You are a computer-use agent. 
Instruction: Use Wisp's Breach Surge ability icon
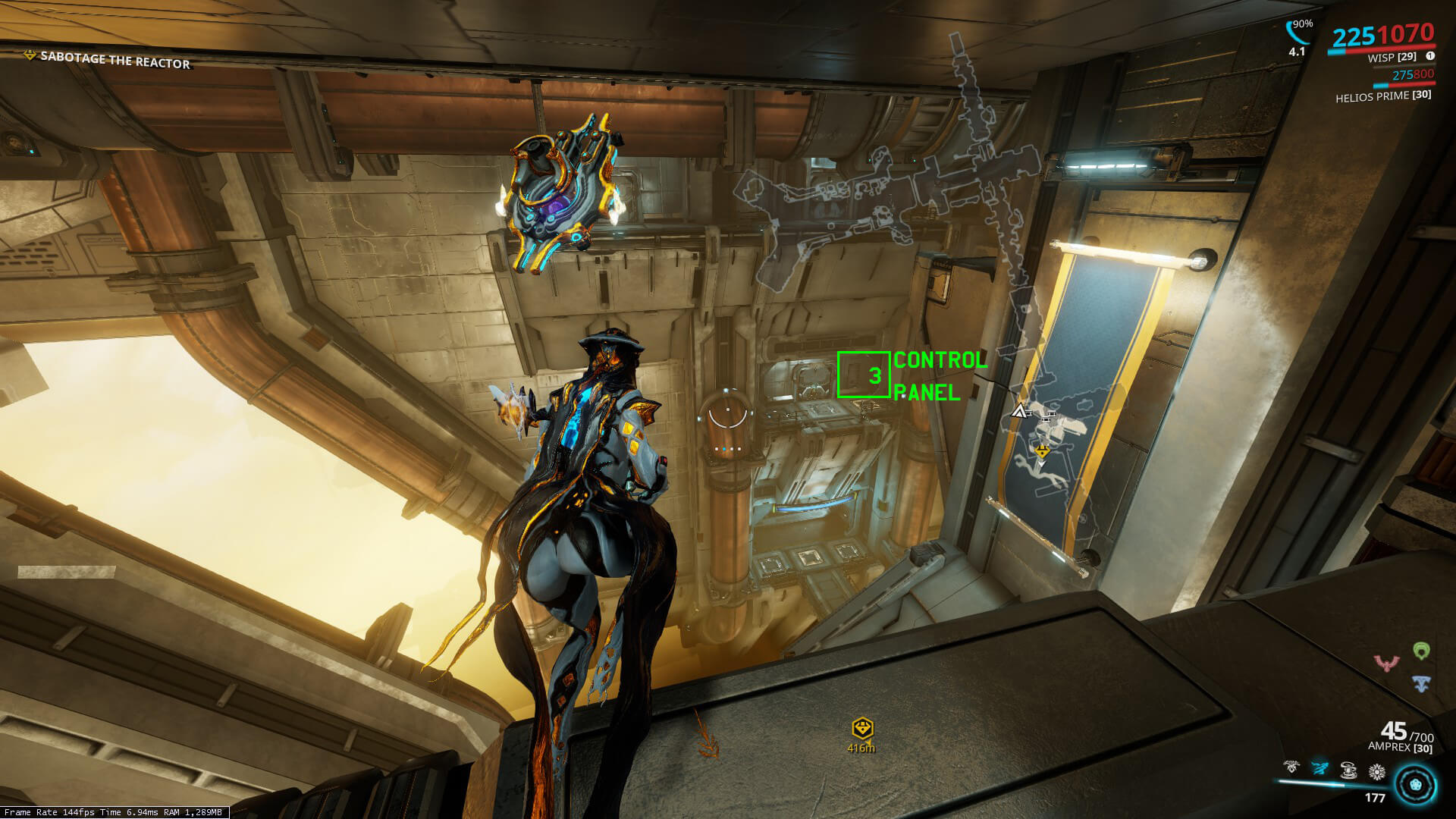click(x=1348, y=770)
